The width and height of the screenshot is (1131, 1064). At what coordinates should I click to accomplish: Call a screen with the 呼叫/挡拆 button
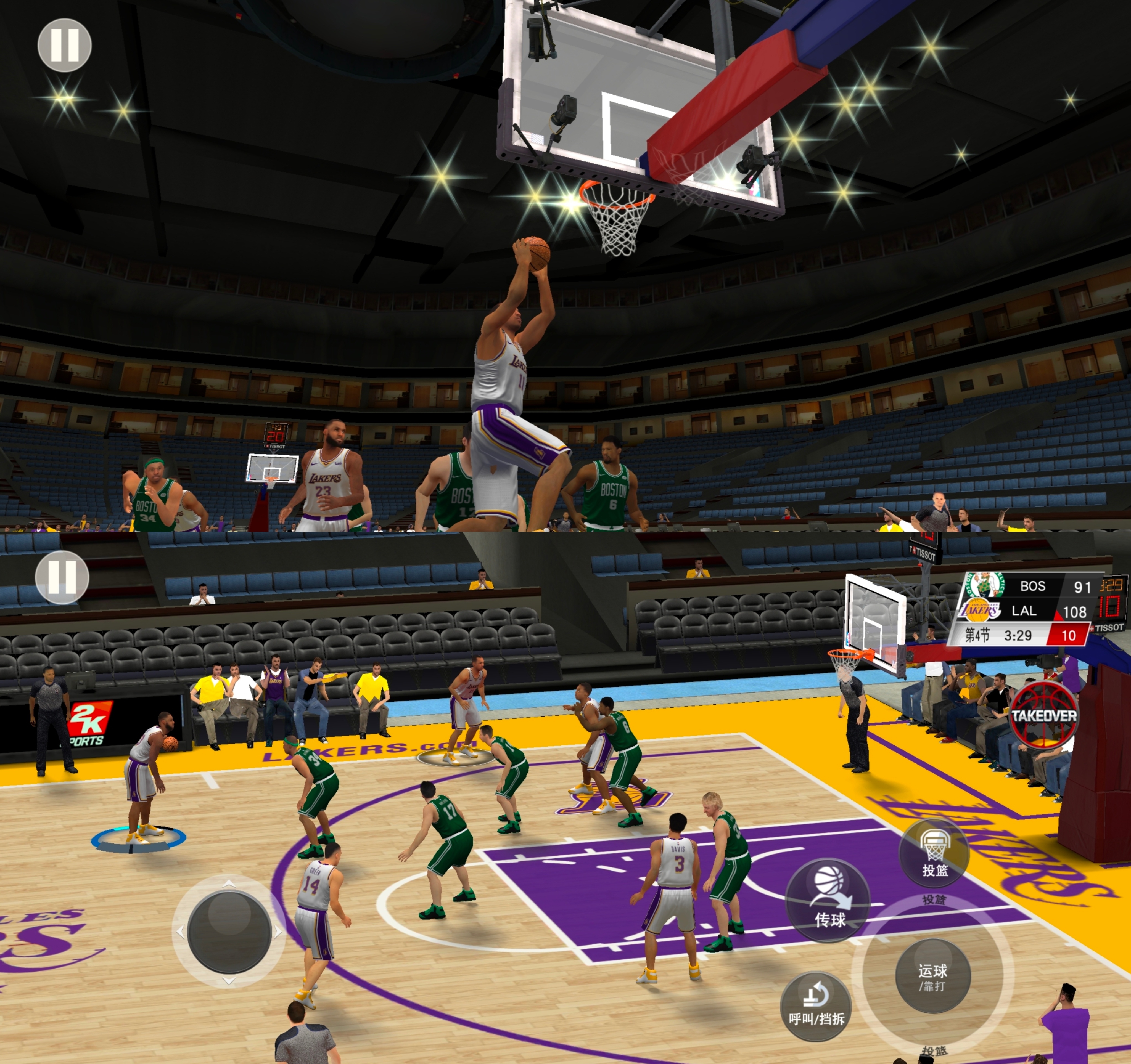816,1006
